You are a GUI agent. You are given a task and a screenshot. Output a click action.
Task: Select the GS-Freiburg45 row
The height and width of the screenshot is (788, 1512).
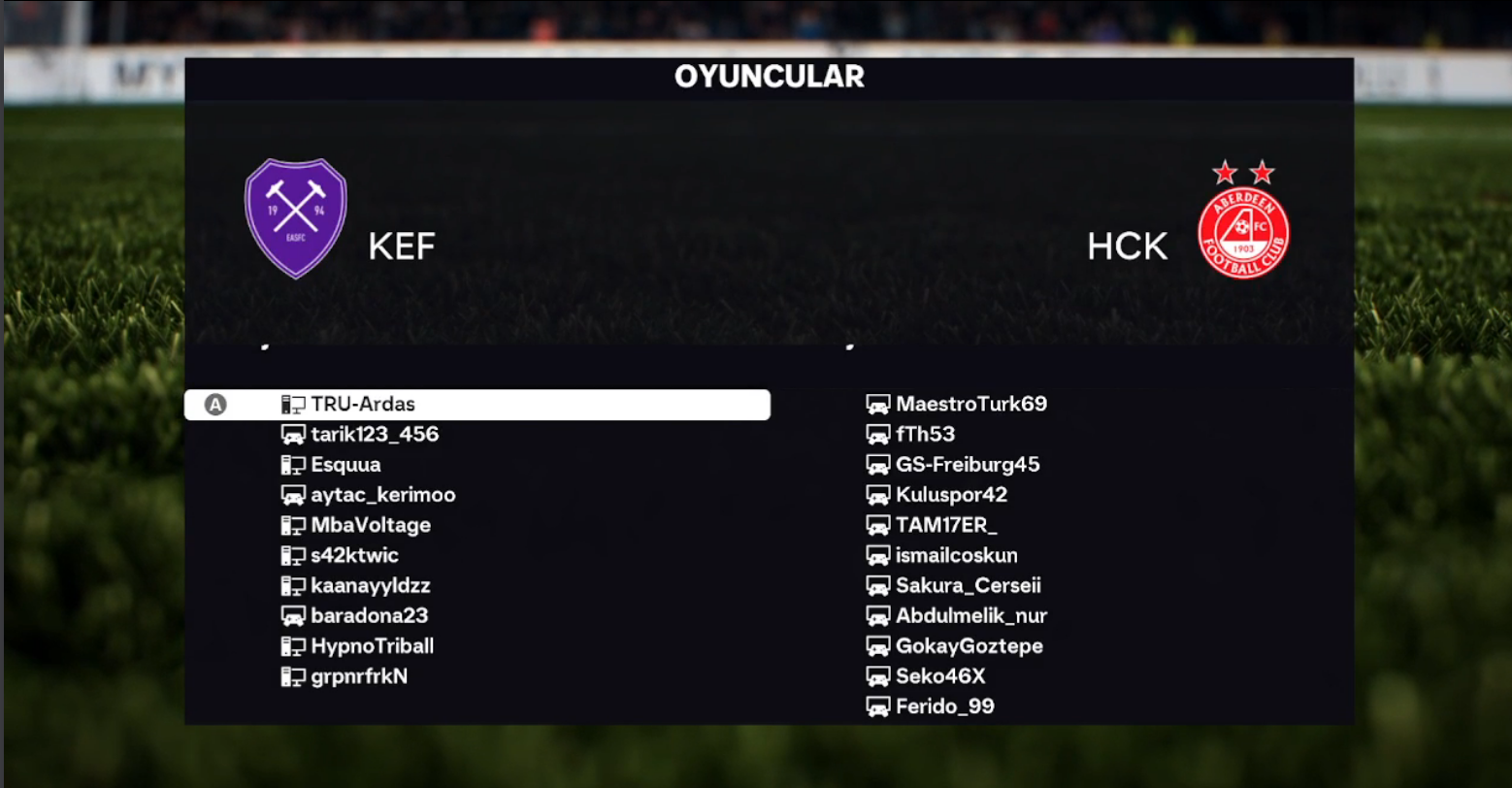(968, 465)
